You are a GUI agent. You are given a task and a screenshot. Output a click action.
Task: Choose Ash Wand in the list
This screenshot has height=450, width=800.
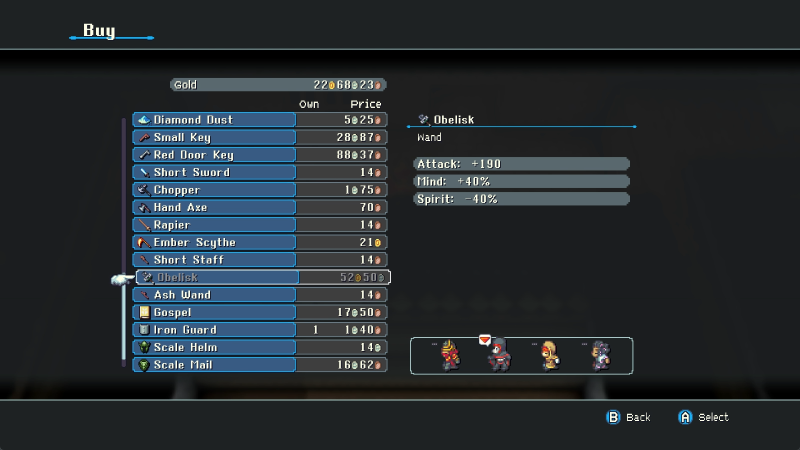coord(215,295)
